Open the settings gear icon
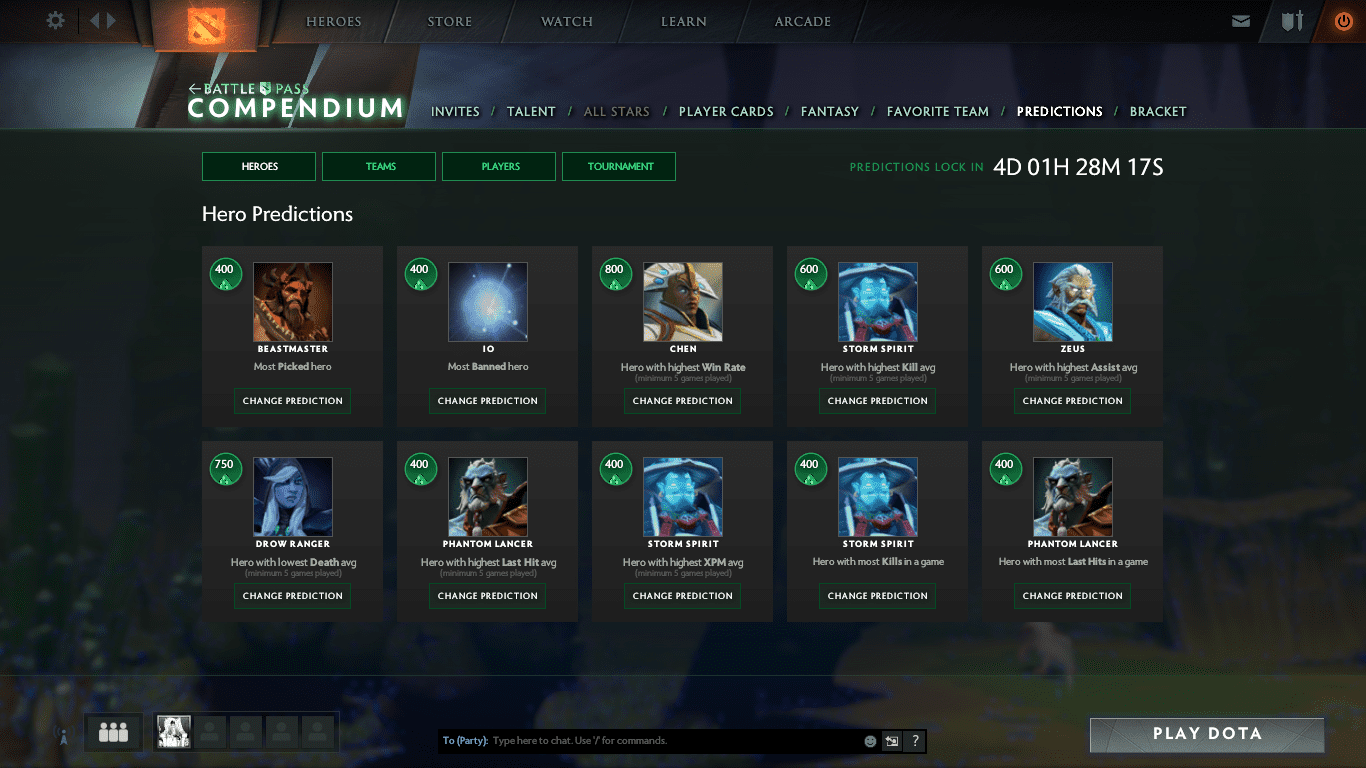 click(x=55, y=20)
